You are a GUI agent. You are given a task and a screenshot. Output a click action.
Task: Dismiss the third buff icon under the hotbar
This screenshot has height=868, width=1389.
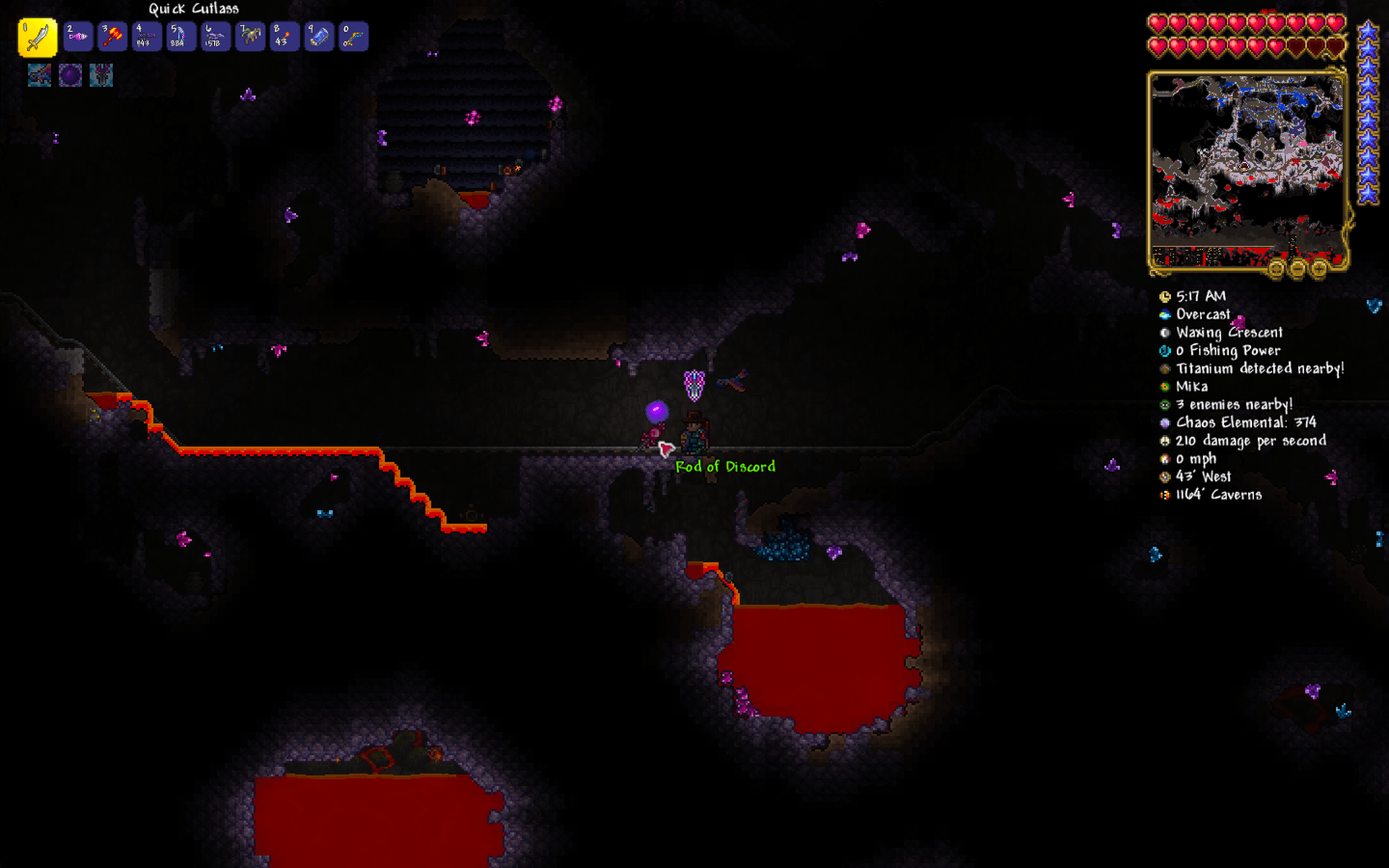coord(102,75)
